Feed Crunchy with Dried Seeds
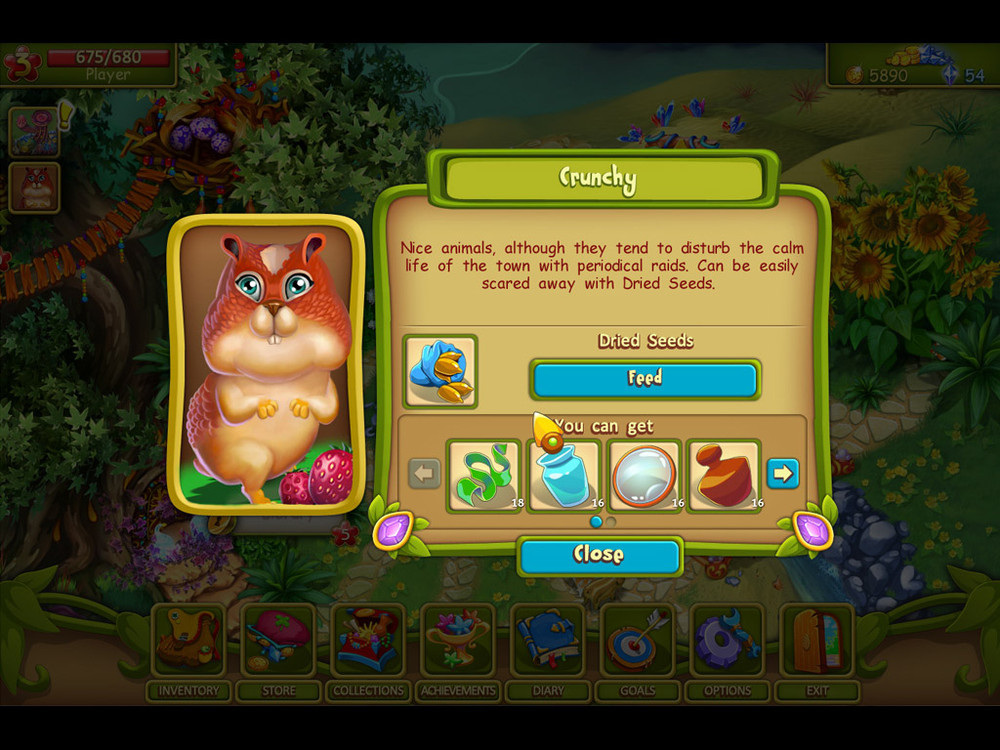The width and height of the screenshot is (1000, 750). 645,379
